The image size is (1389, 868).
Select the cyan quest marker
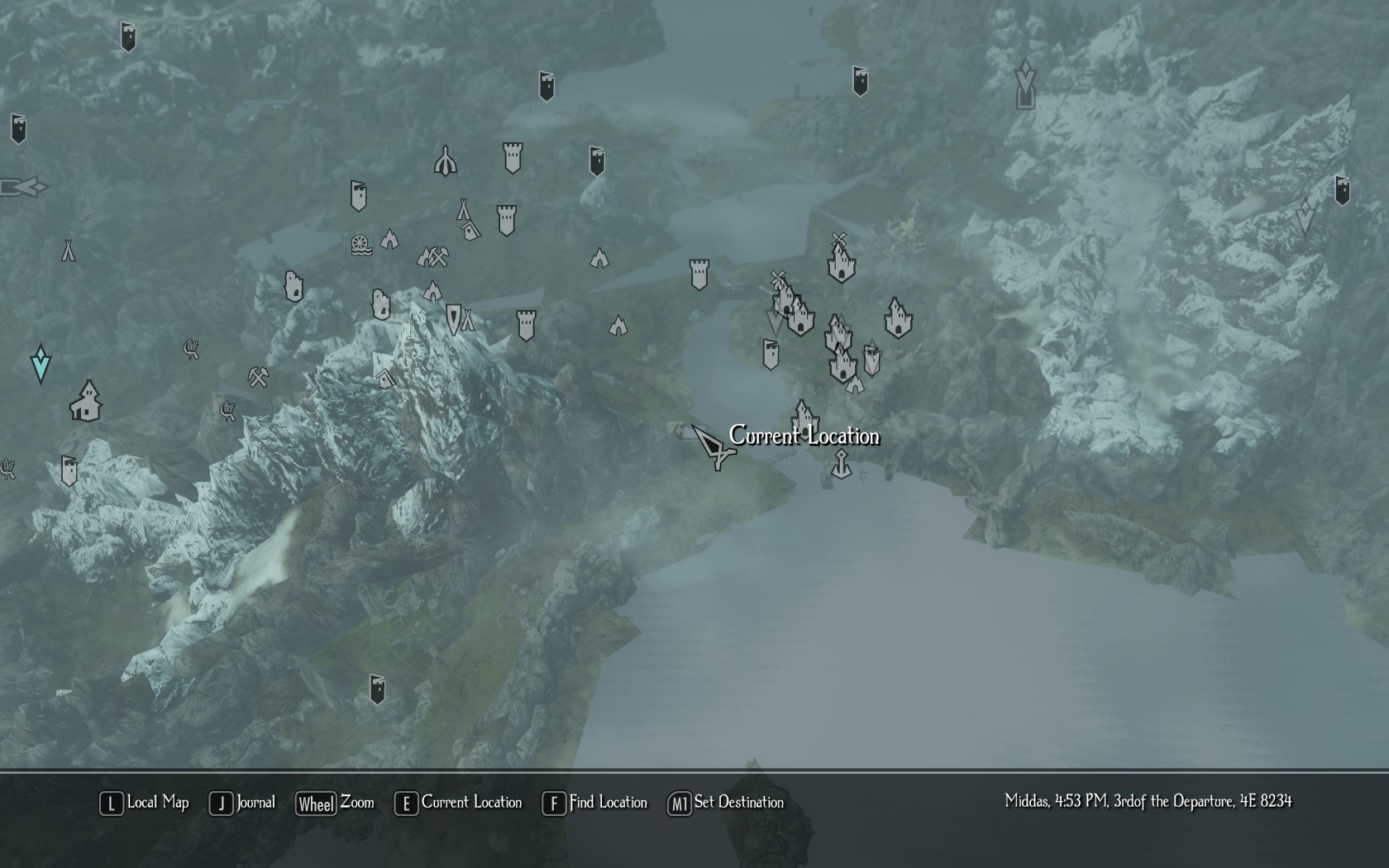[41, 365]
